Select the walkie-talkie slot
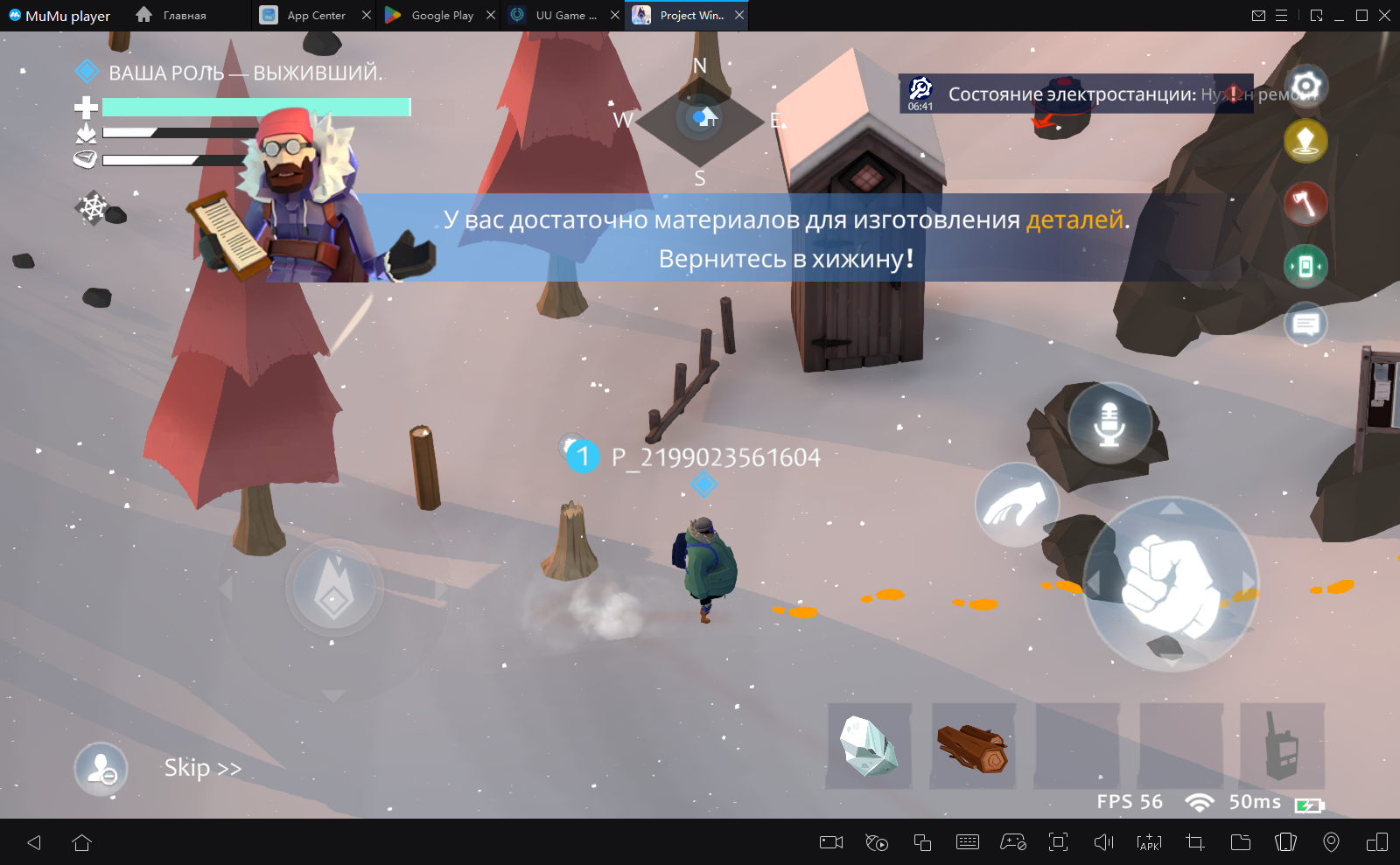 coord(1282,746)
